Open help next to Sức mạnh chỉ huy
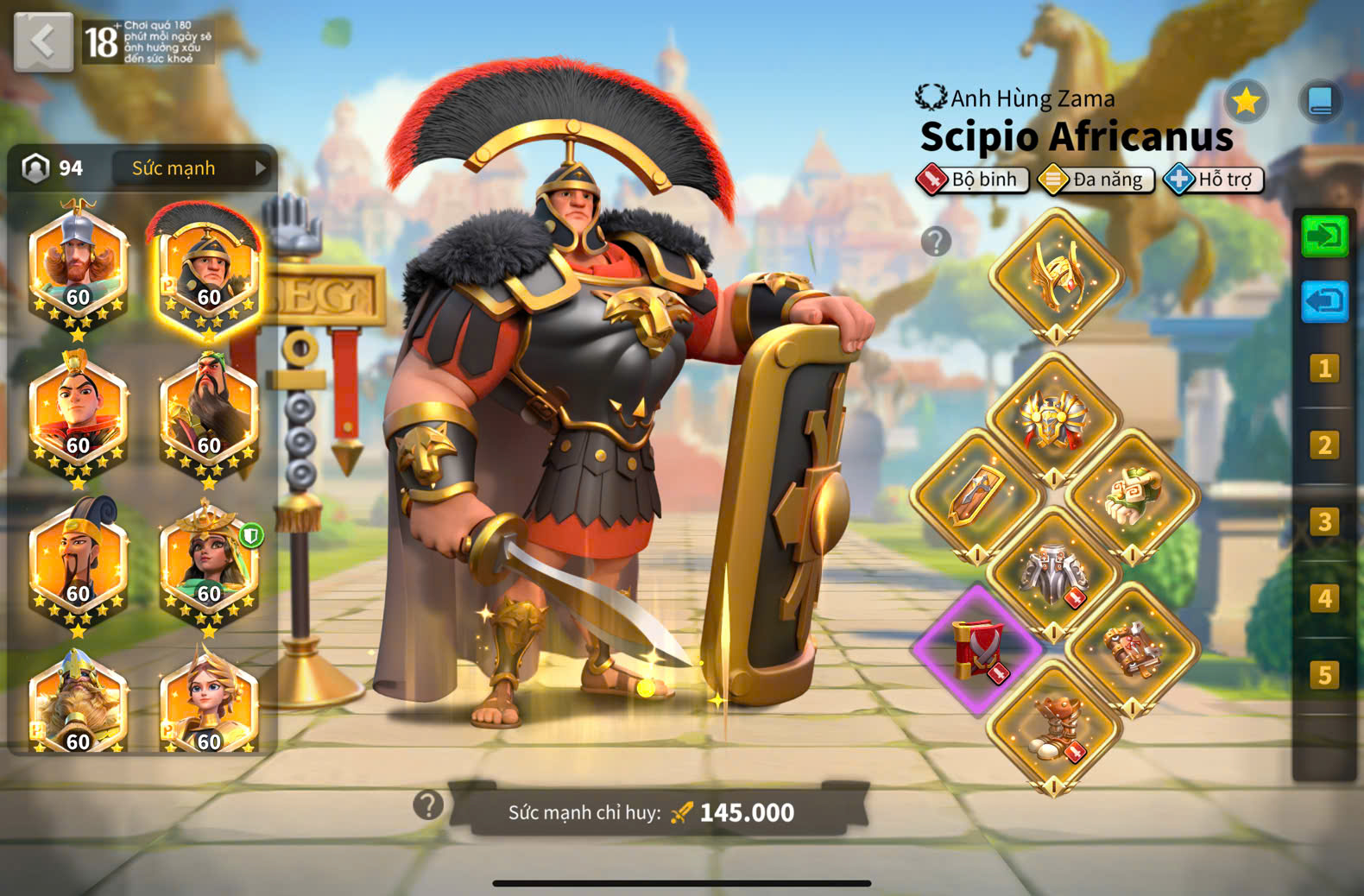 [428, 805]
